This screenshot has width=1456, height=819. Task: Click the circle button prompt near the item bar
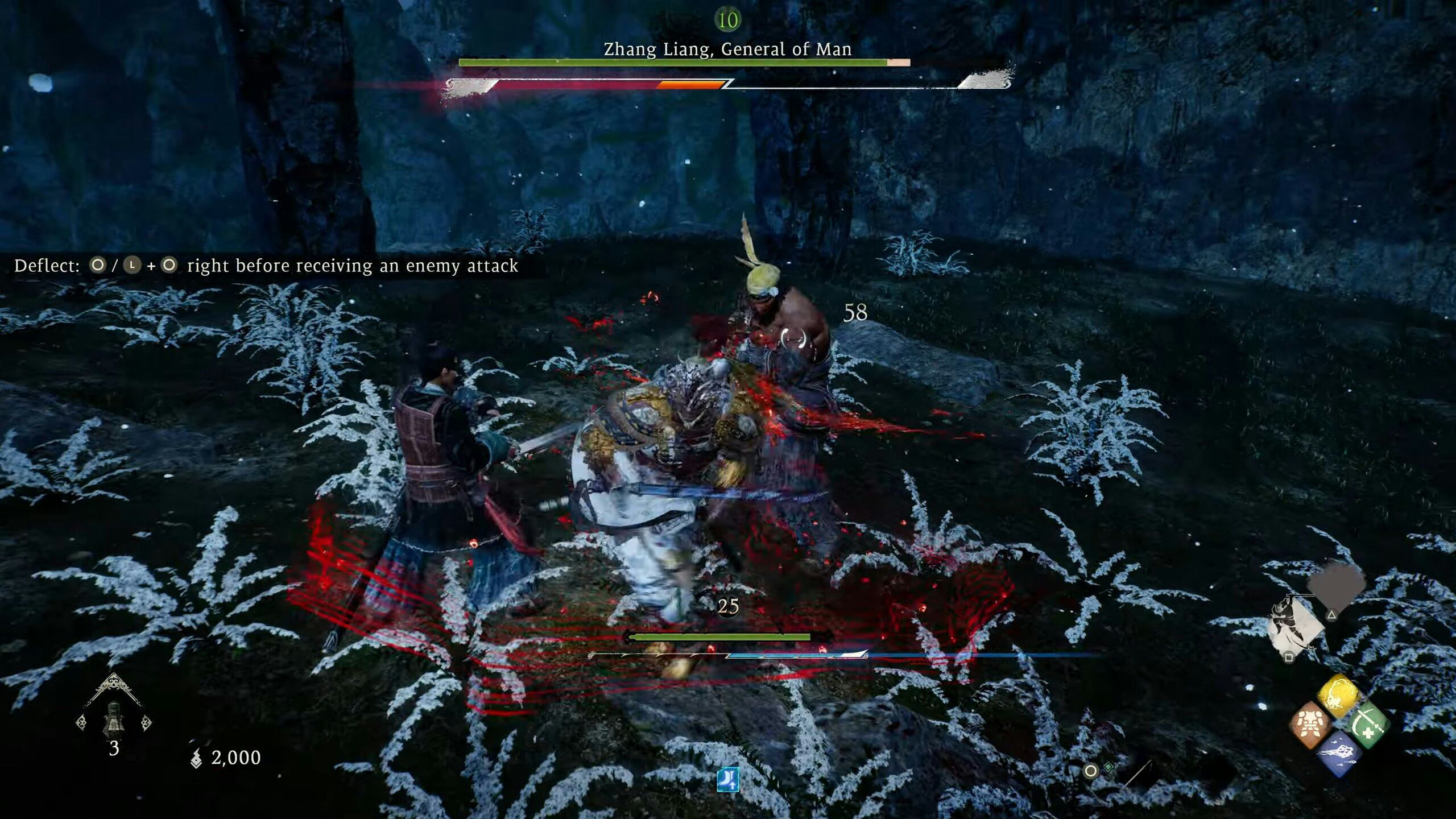tap(1090, 771)
